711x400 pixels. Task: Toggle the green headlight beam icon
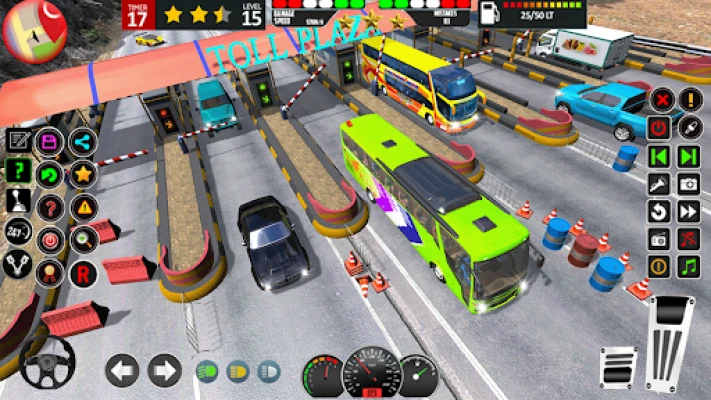coord(208,372)
